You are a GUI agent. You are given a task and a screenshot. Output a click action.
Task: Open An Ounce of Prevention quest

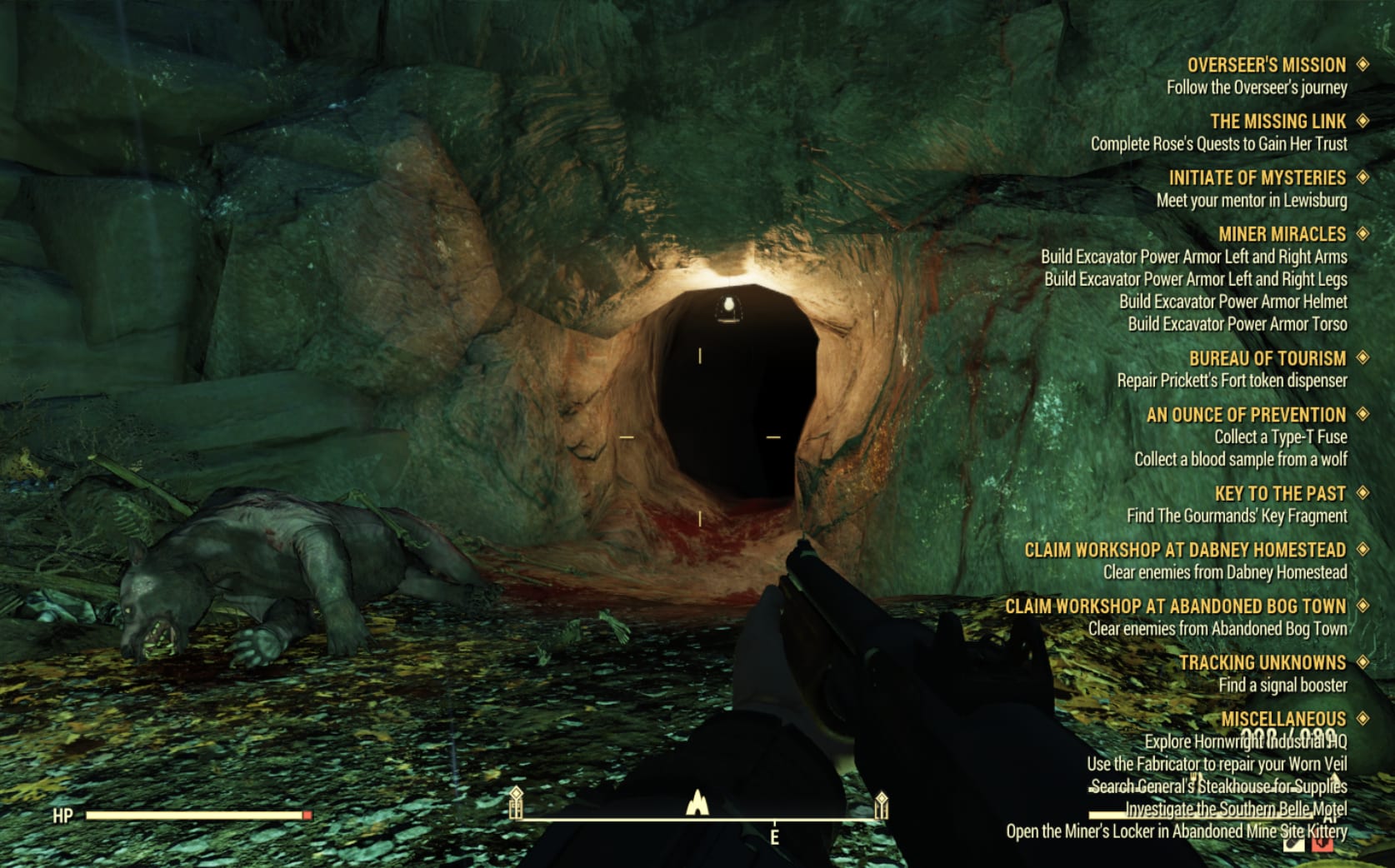1246,415
